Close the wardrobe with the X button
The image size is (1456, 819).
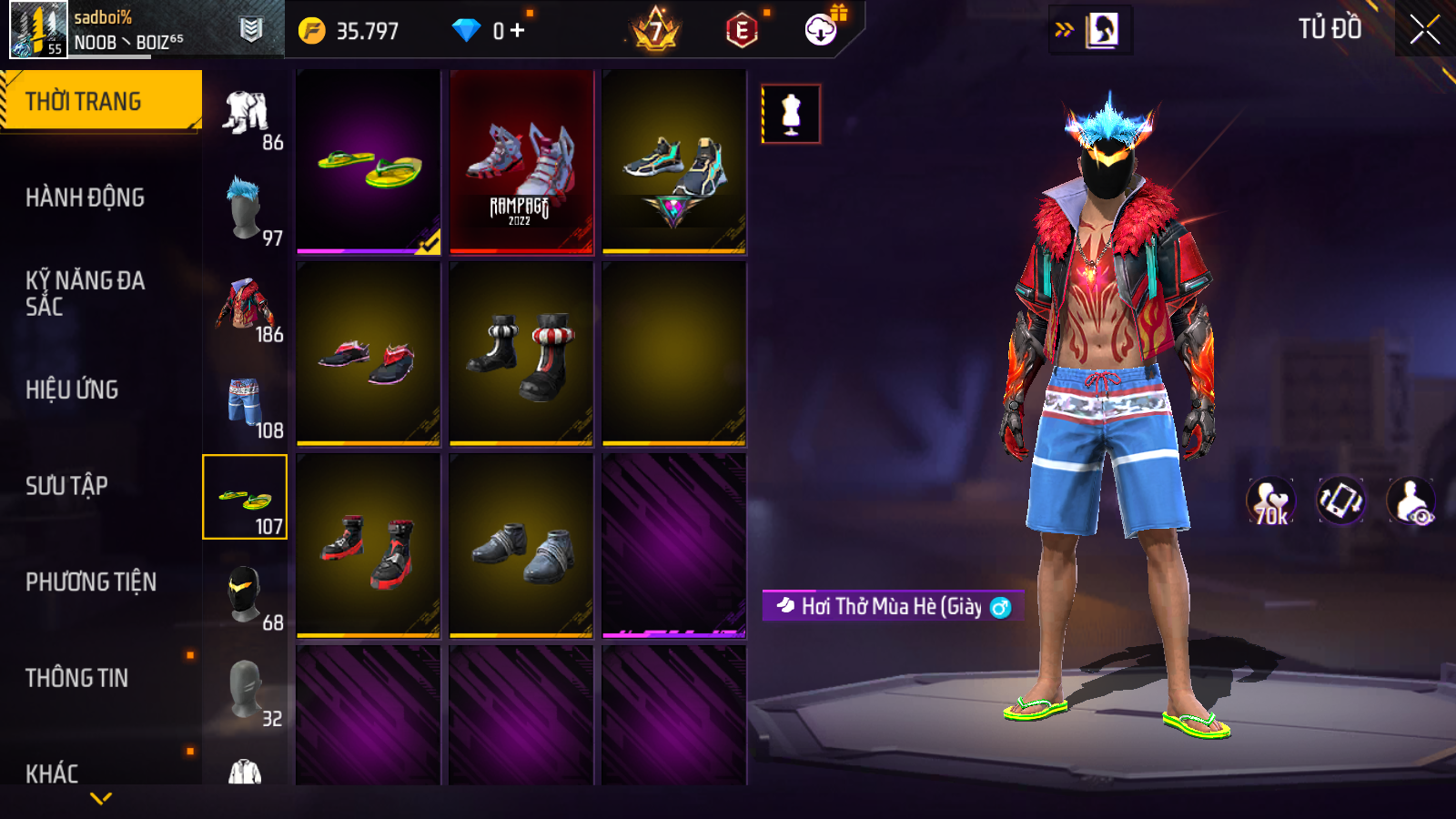click(1424, 30)
